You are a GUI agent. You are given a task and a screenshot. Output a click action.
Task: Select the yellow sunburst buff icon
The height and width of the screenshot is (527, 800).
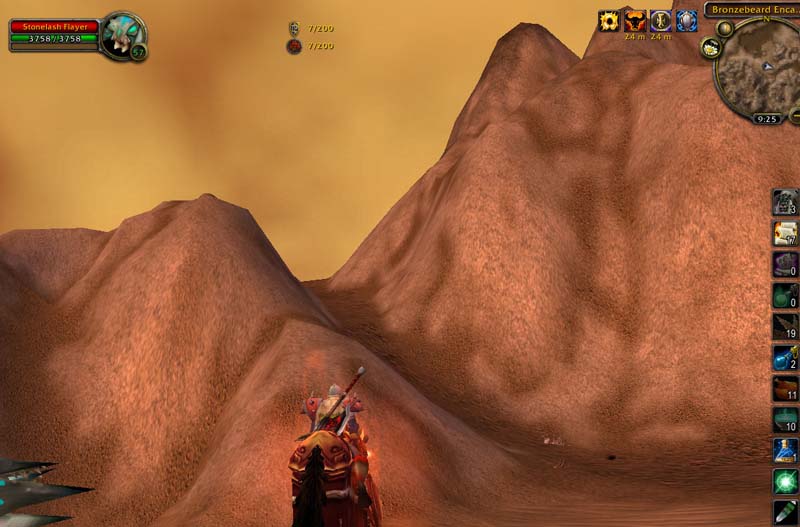click(608, 20)
